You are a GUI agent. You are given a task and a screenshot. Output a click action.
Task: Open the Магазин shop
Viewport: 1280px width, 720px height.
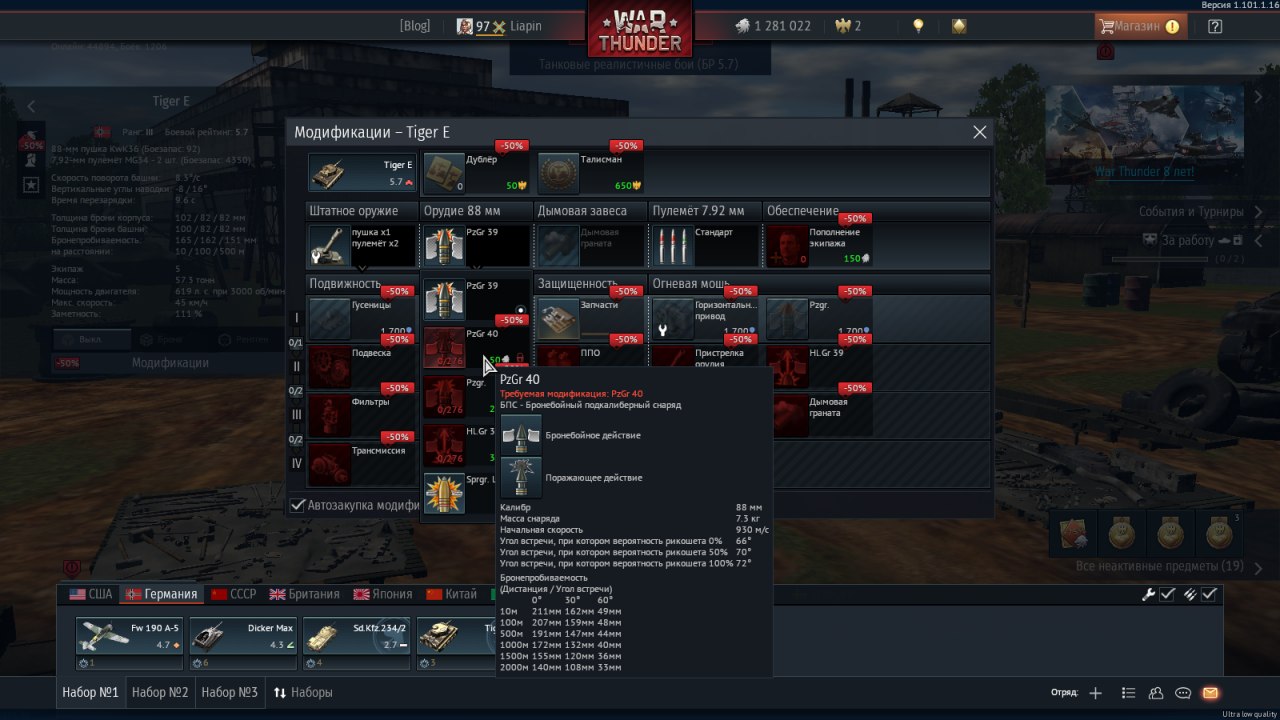pos(1139,27)
